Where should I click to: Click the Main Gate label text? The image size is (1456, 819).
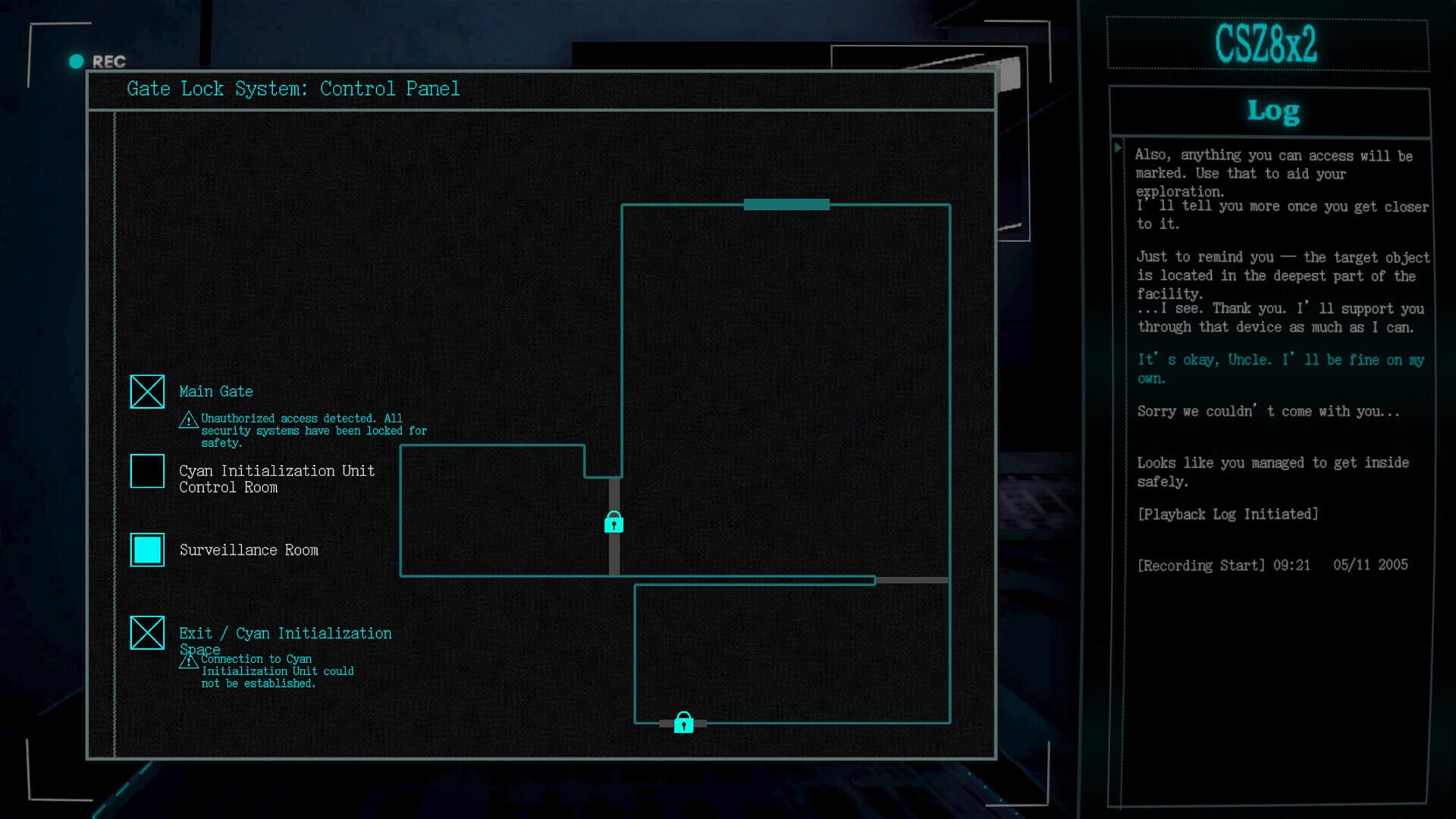[x=216, y=391]
